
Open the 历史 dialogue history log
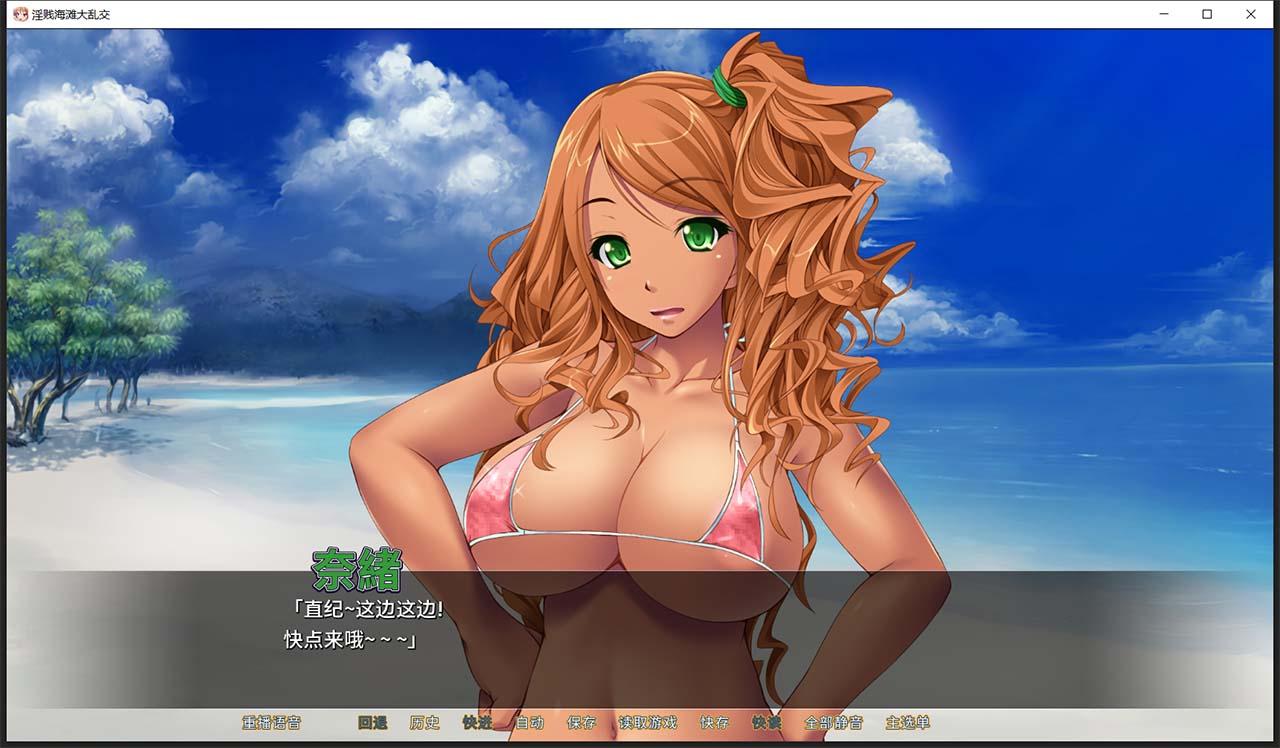426,722
